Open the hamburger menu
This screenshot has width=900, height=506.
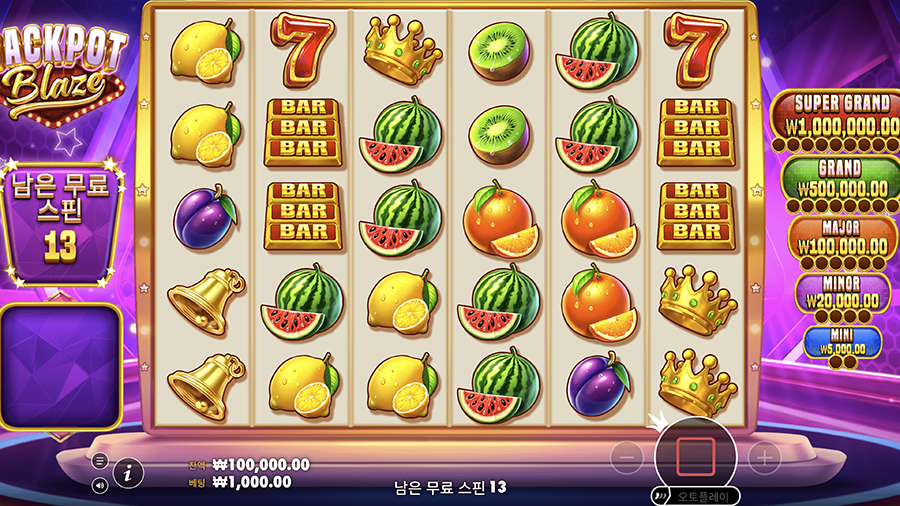tap(100, 461)
